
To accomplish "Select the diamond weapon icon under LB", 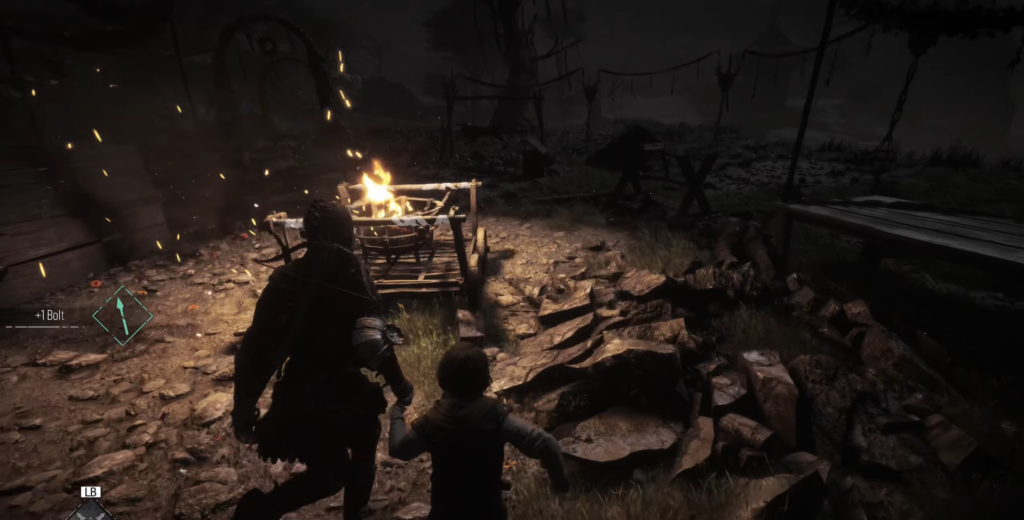I will [90, 510].
